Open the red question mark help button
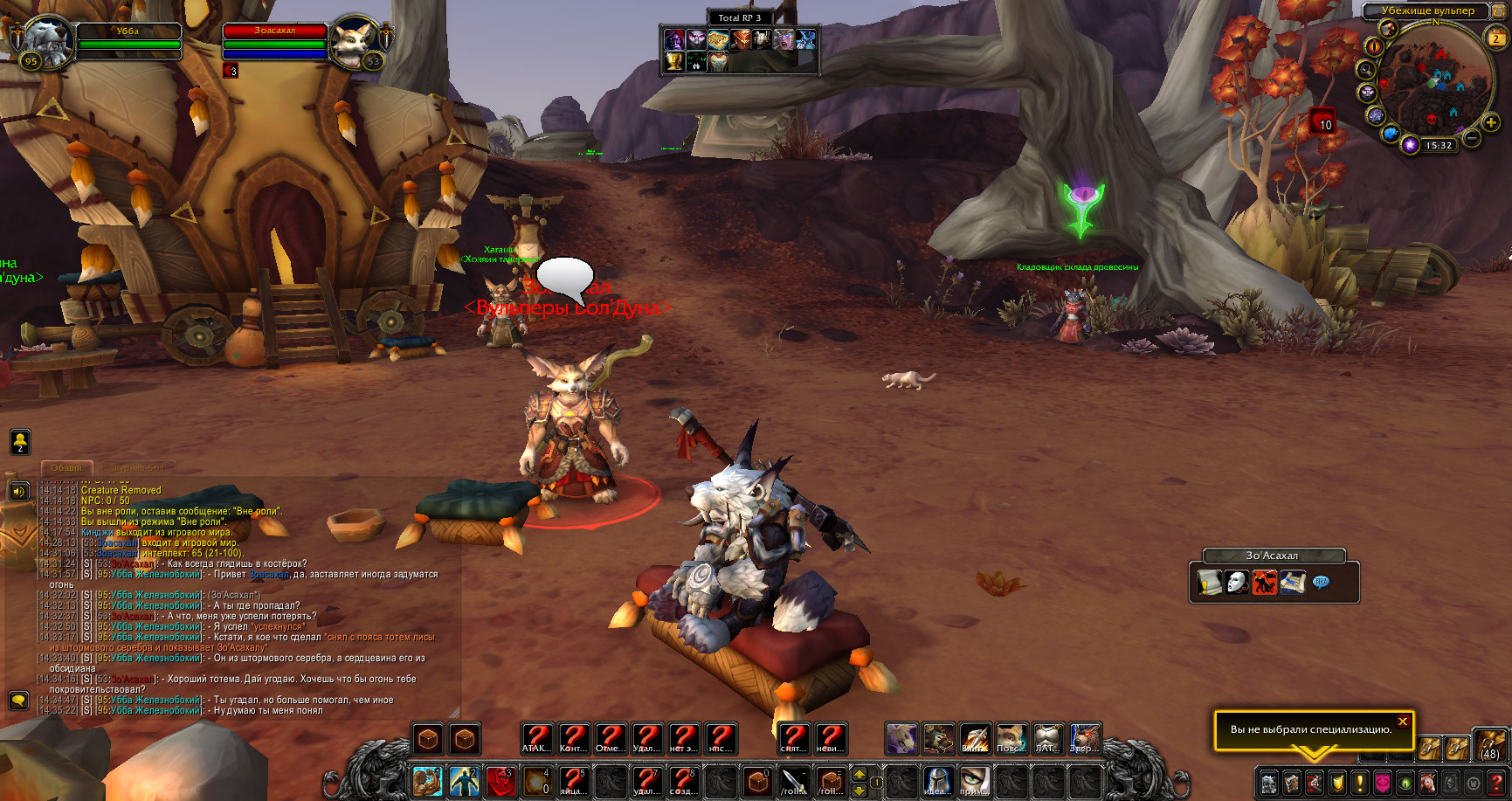Image resolution: width=1512 pixels, height=801 pixels. (x=1496, y=782)
